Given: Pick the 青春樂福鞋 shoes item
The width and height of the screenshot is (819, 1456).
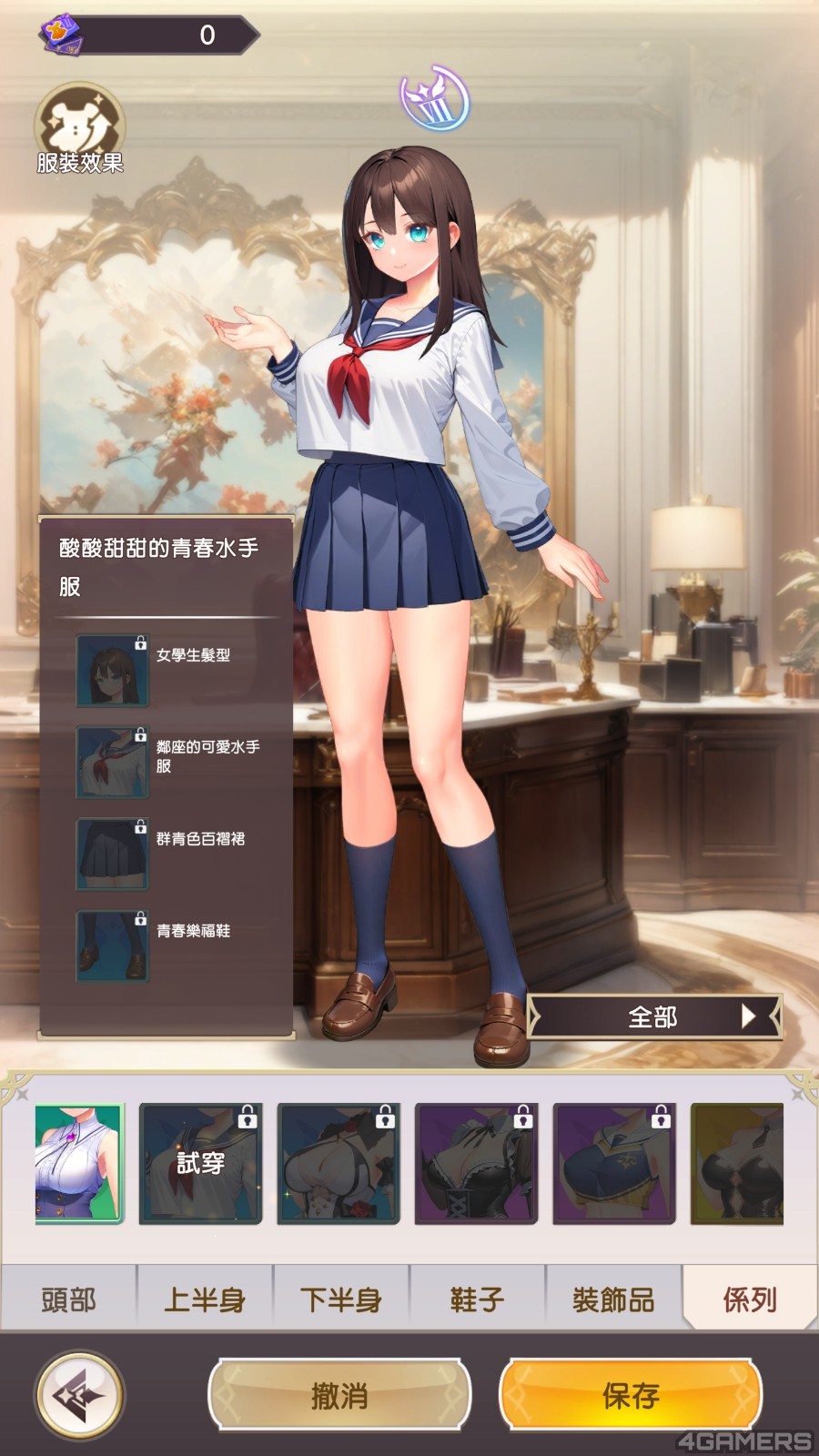Looking at the screenshot, I should (x=112, y=945).
